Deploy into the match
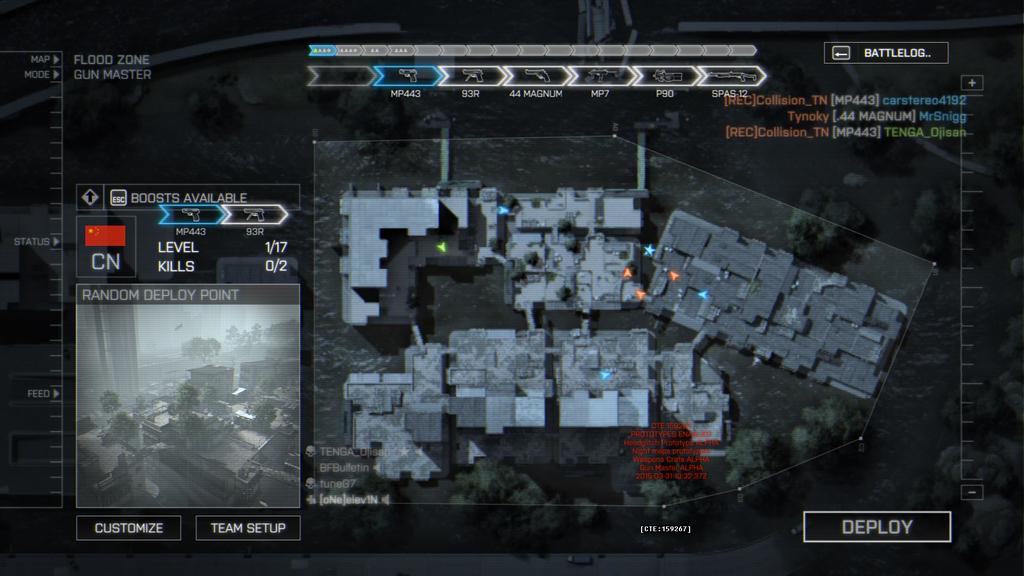 877,527
